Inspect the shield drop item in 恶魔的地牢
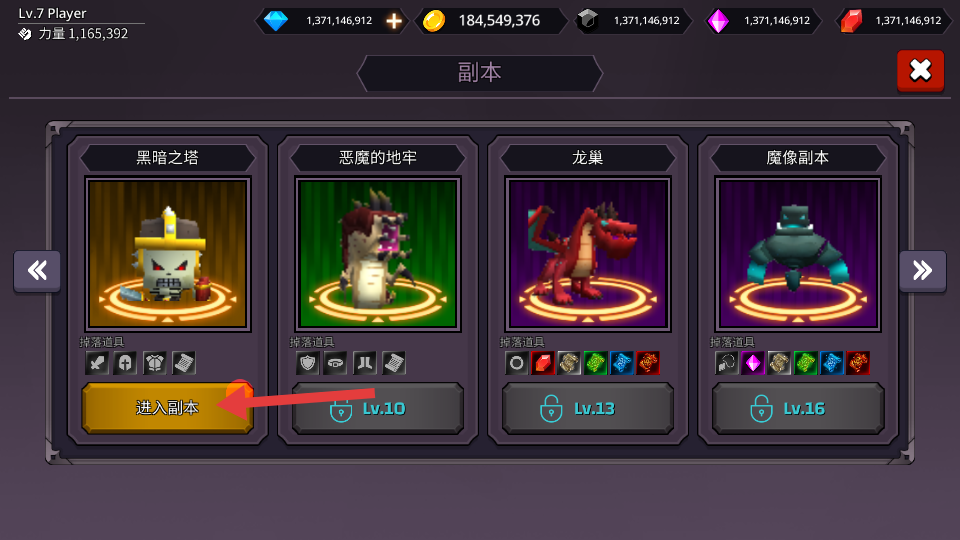Image resolution: width=960 pixels, height=540 pixels. pyautogui.click(x=307, y=363)
